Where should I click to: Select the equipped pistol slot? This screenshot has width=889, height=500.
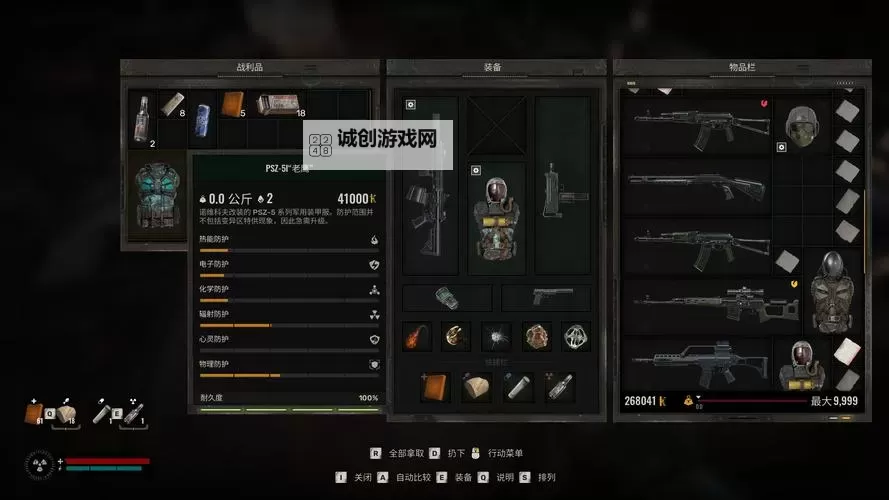point(546,297)
